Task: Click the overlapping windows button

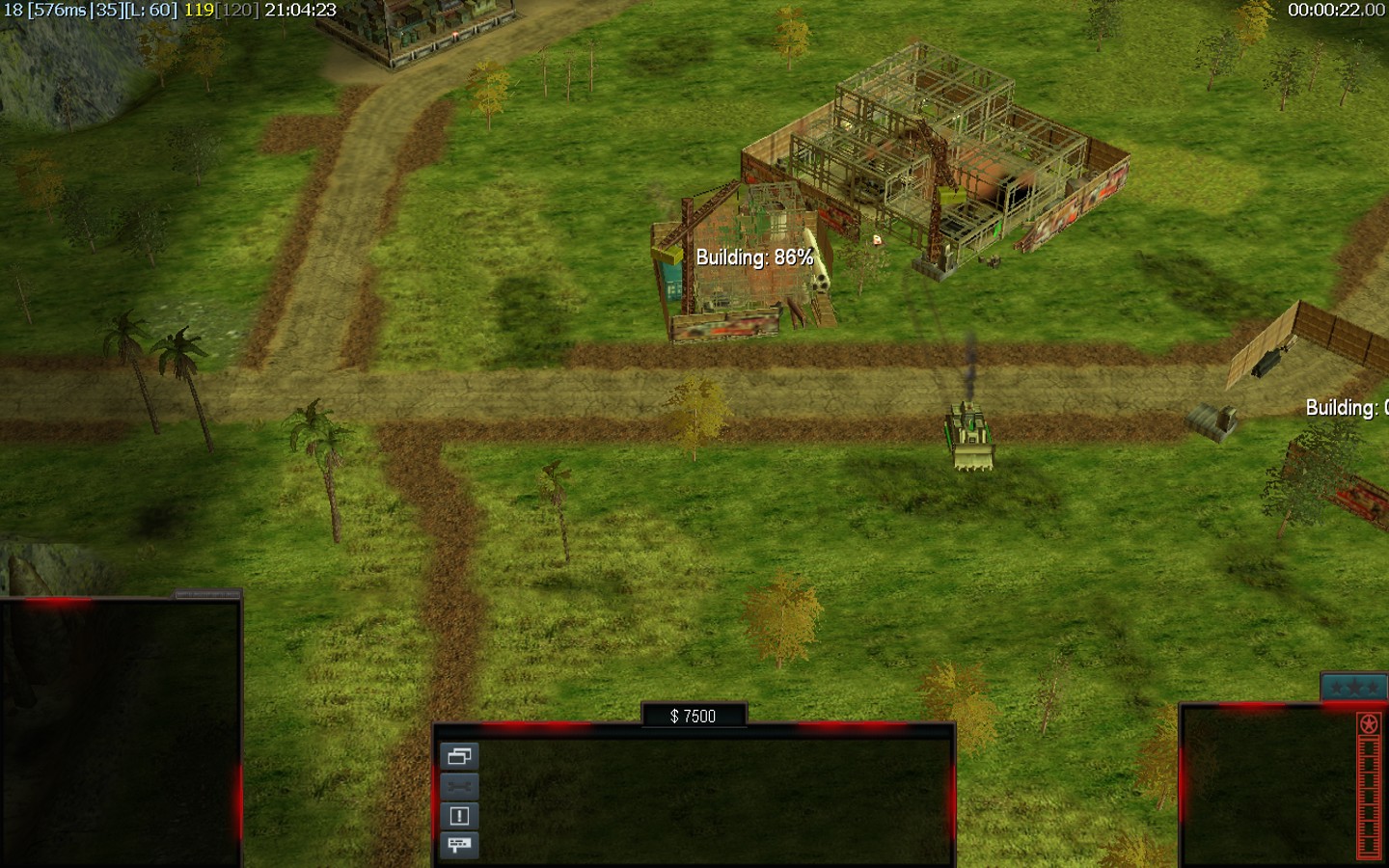Action: [x=459, y=756]
